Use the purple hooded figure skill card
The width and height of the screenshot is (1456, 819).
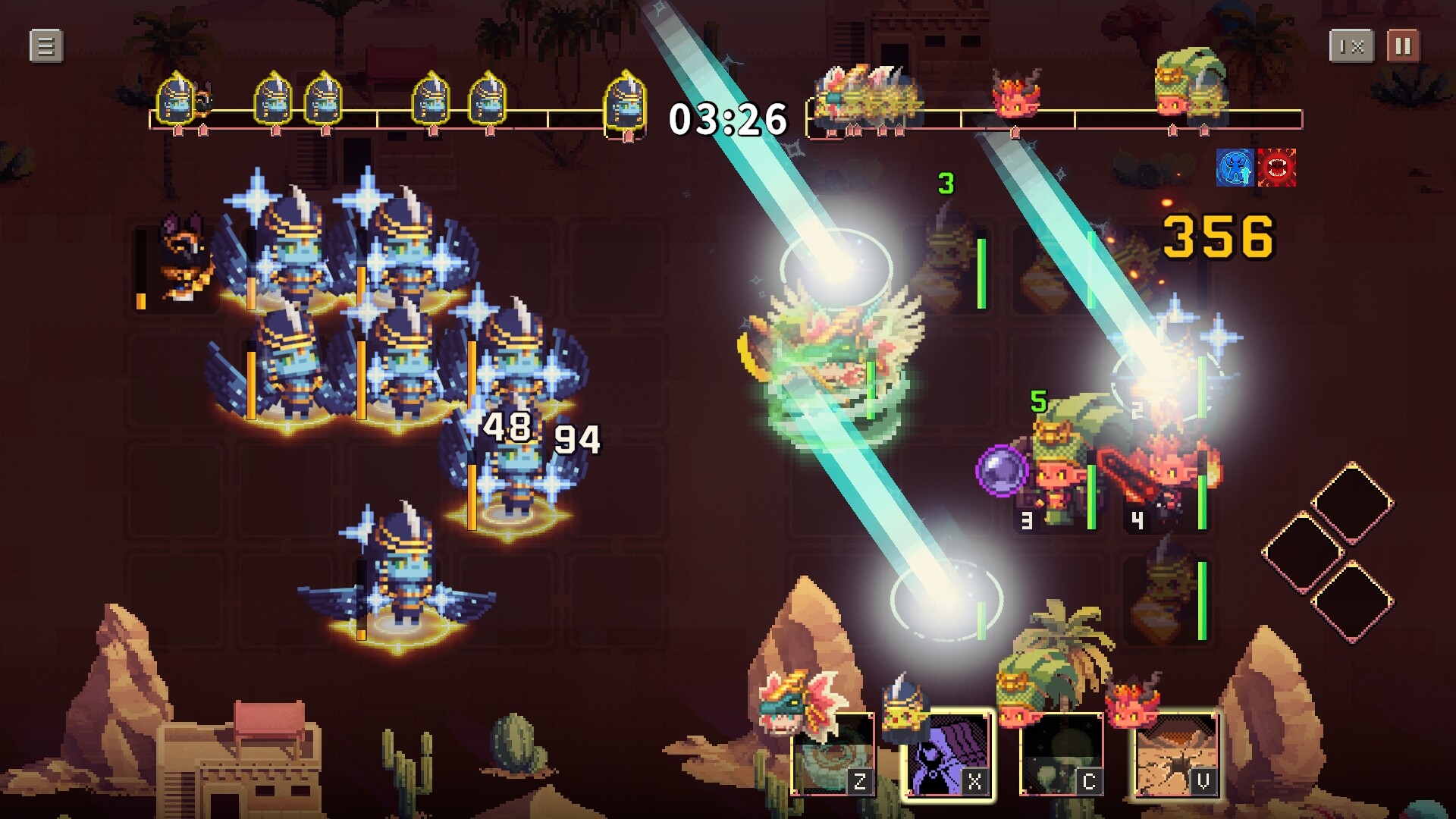(x=949, y=755)
